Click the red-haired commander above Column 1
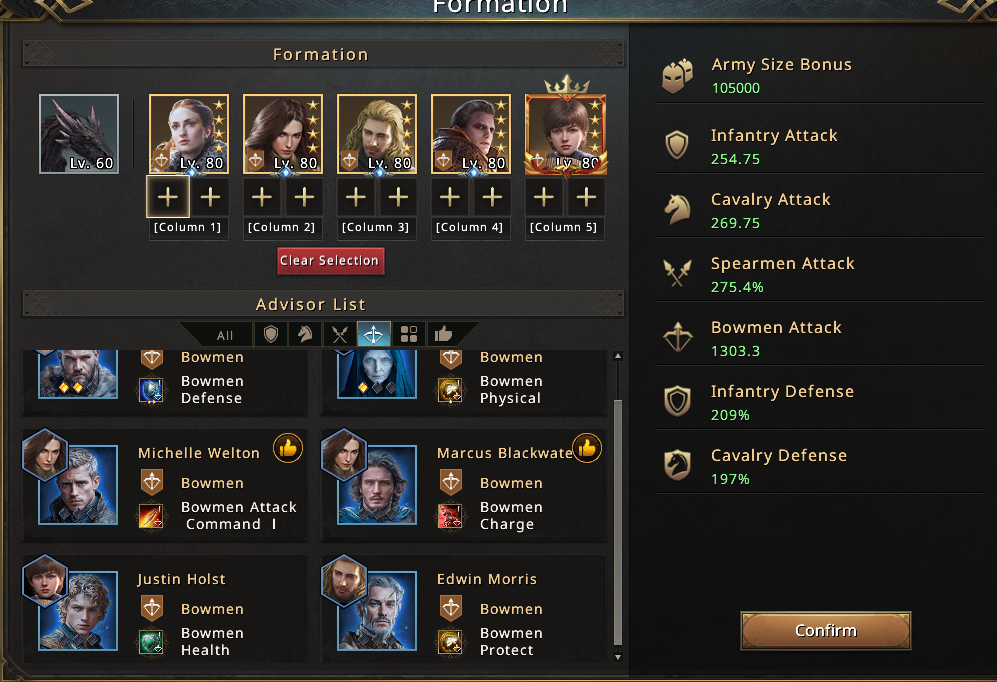Screen dimensions: 997x682 pos(189,134)
